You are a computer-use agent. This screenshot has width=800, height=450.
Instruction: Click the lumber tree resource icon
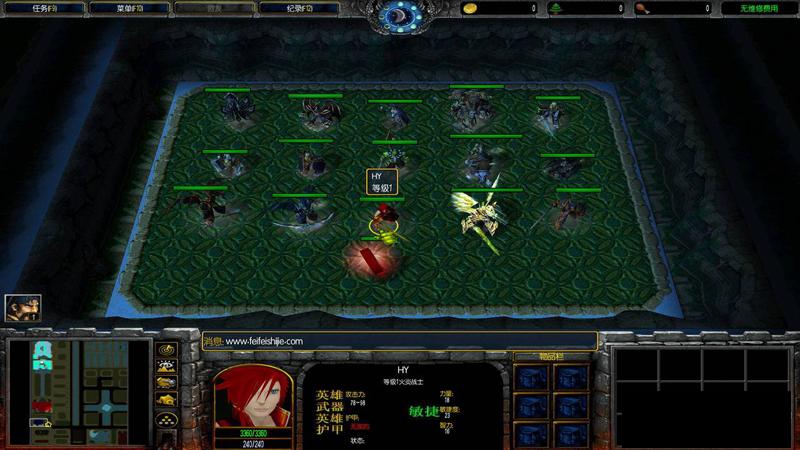[556, 8]
